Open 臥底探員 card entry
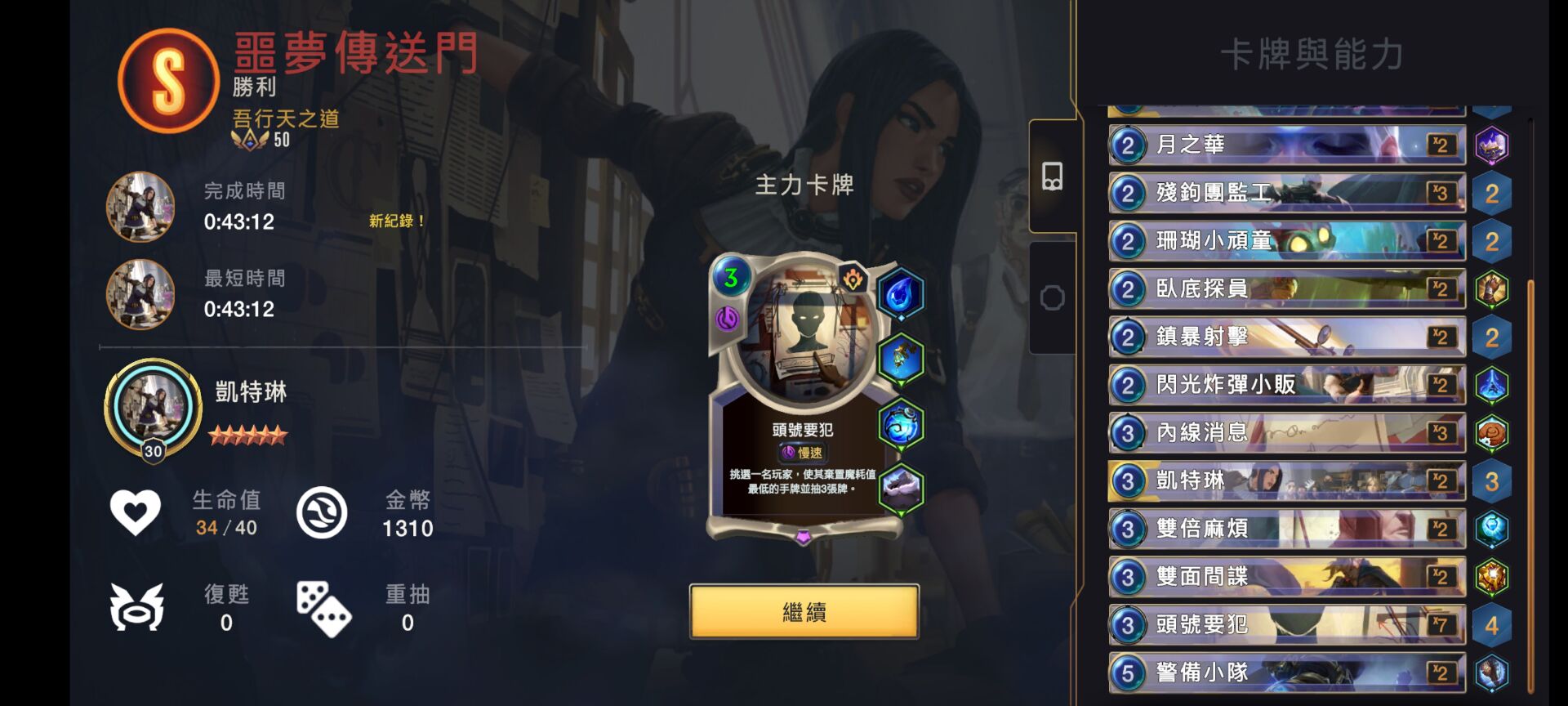This screenshot has width=1568, height=706. 1286,289
